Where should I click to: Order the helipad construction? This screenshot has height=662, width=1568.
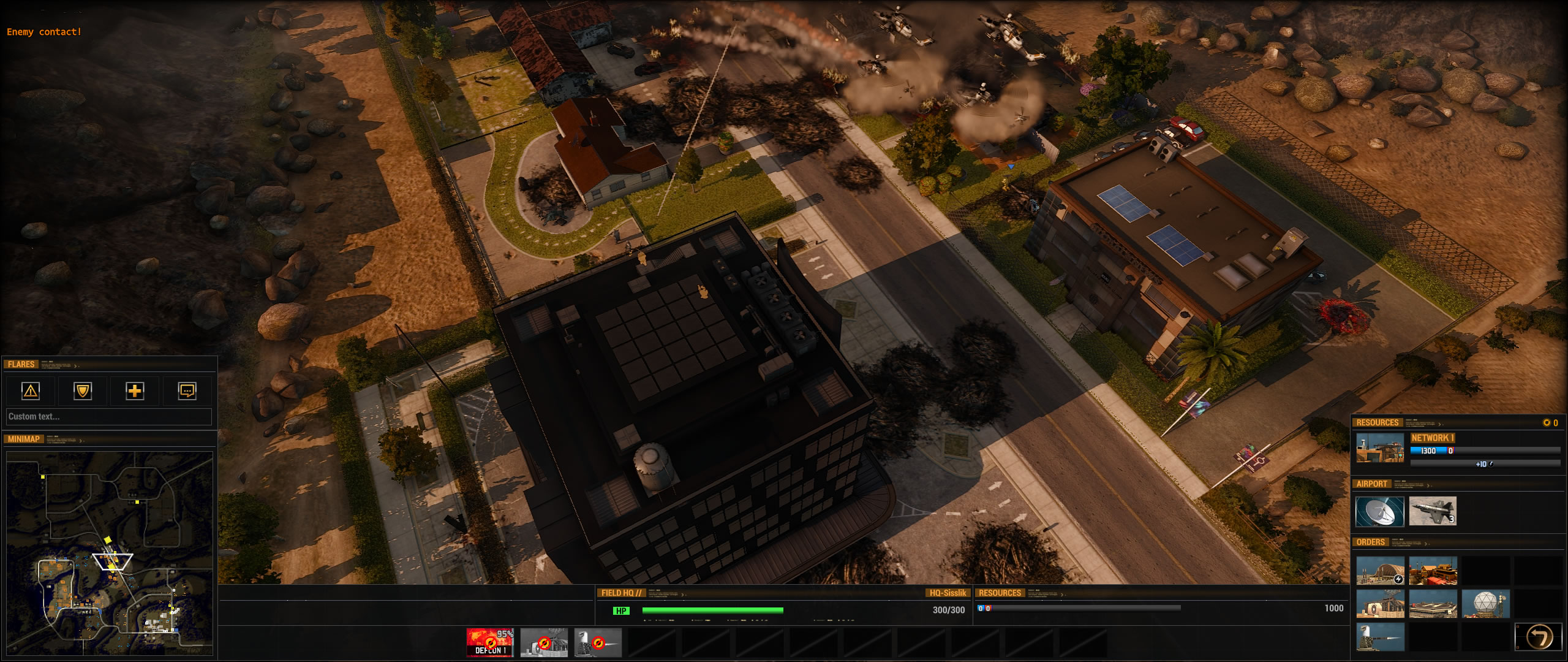(1433, 604)
